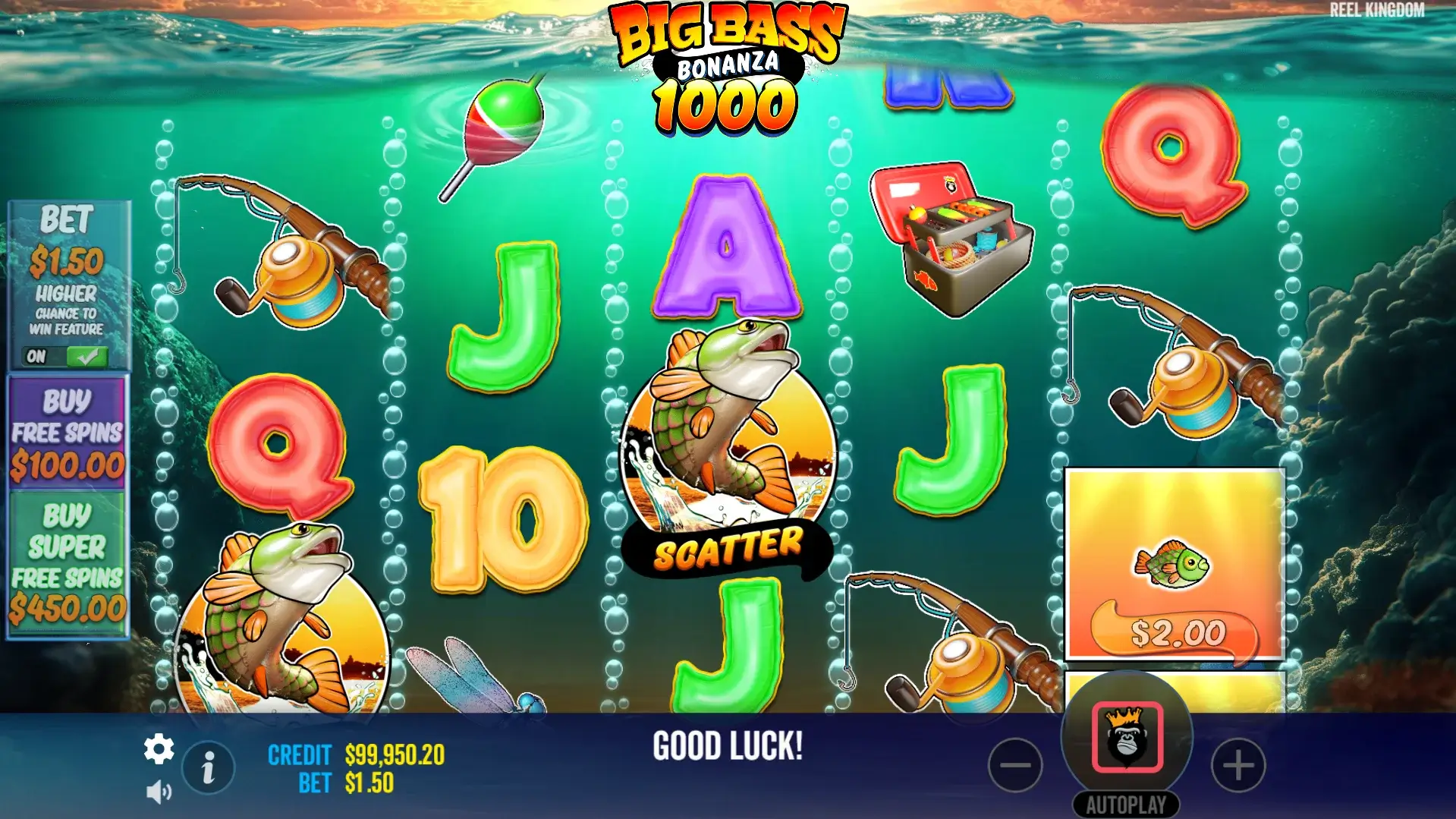Mute the sound with the speaker icon
Image resolution: width=1456 pixels, height=819 pixels.
pyautogui.click(x=159, y=792)
